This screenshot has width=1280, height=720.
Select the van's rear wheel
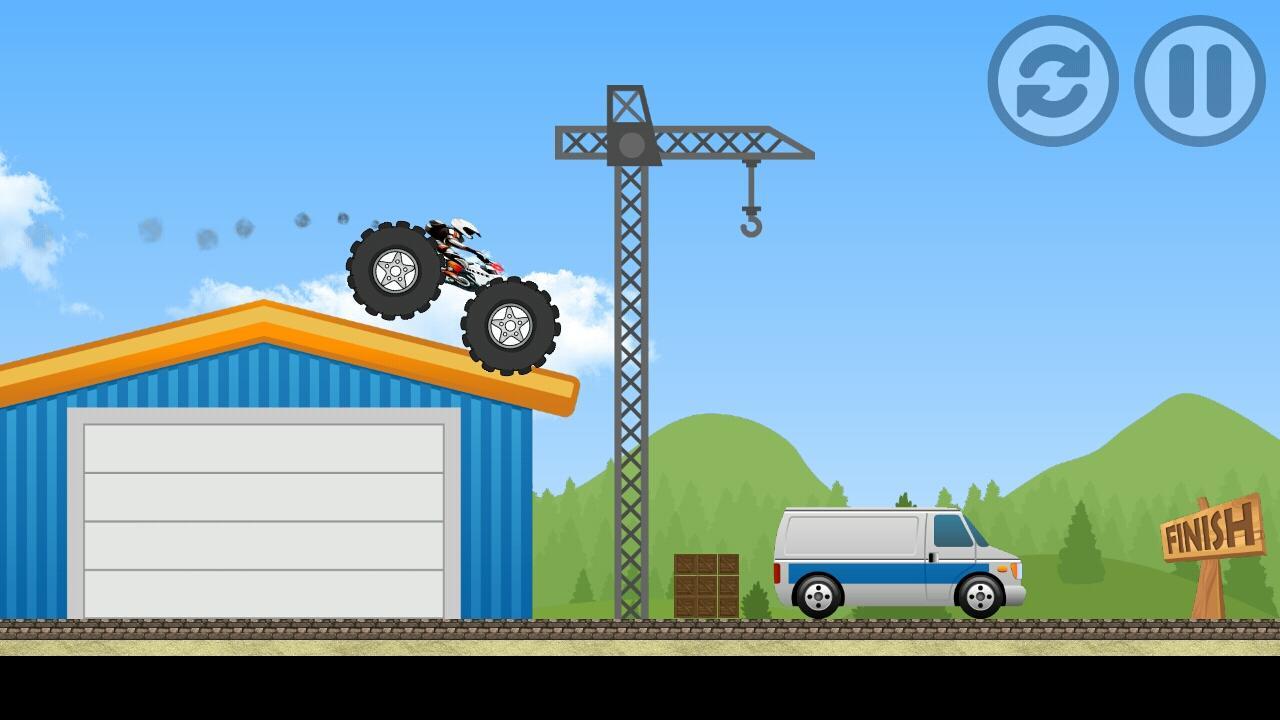point(816,594)
